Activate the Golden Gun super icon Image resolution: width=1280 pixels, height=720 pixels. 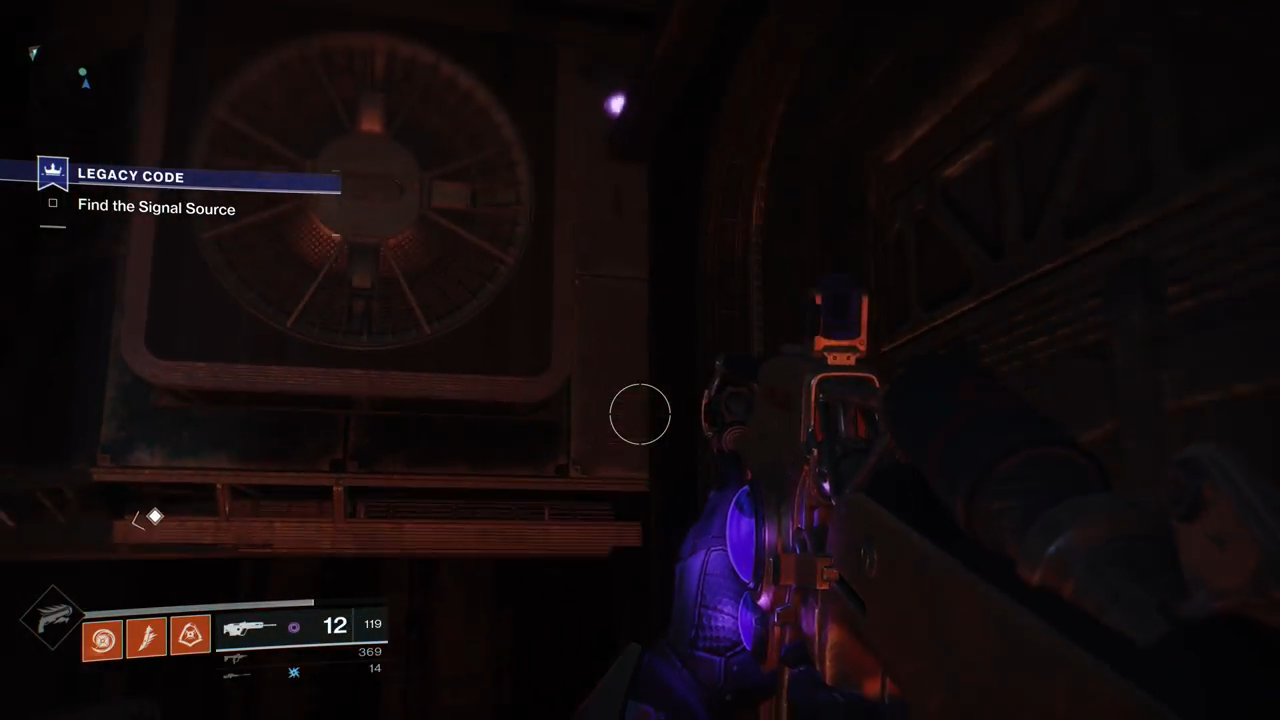[52, 618]
